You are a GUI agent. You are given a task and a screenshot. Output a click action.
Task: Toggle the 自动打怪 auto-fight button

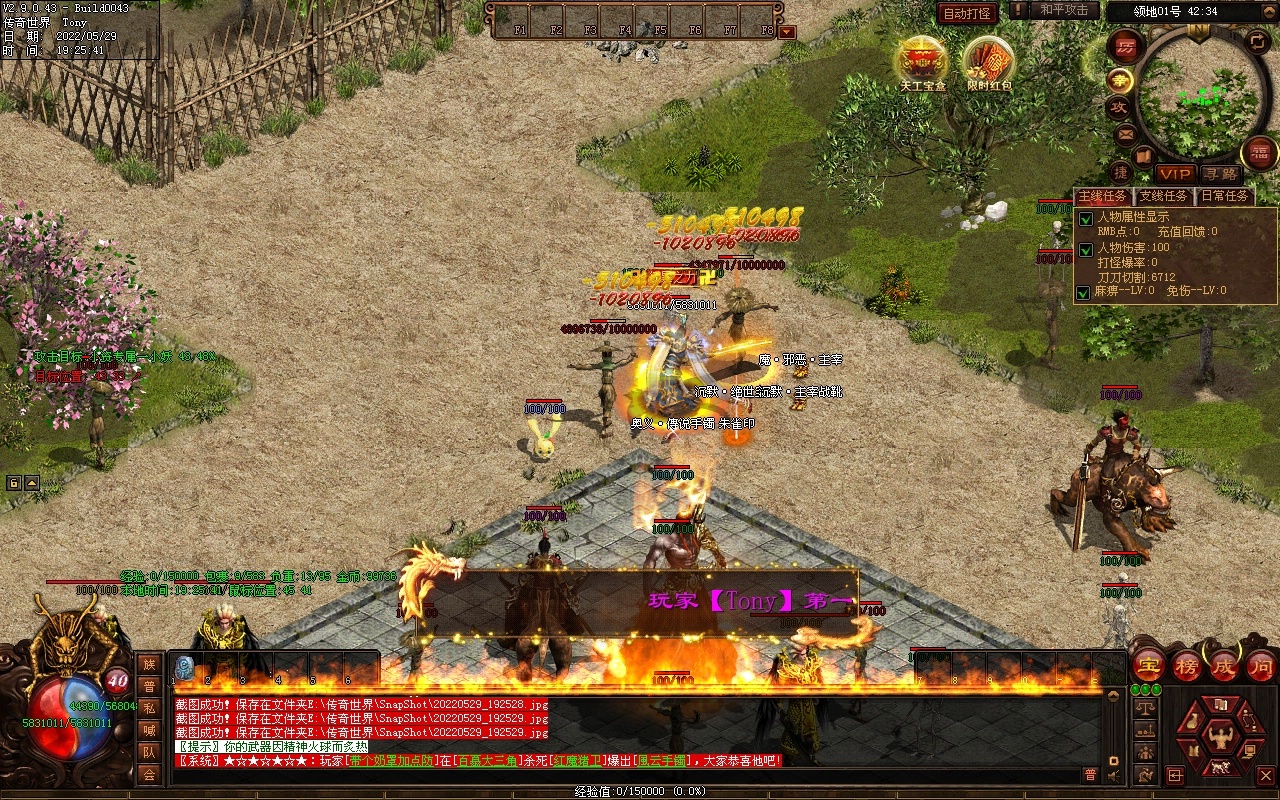[x=967, y=13]
